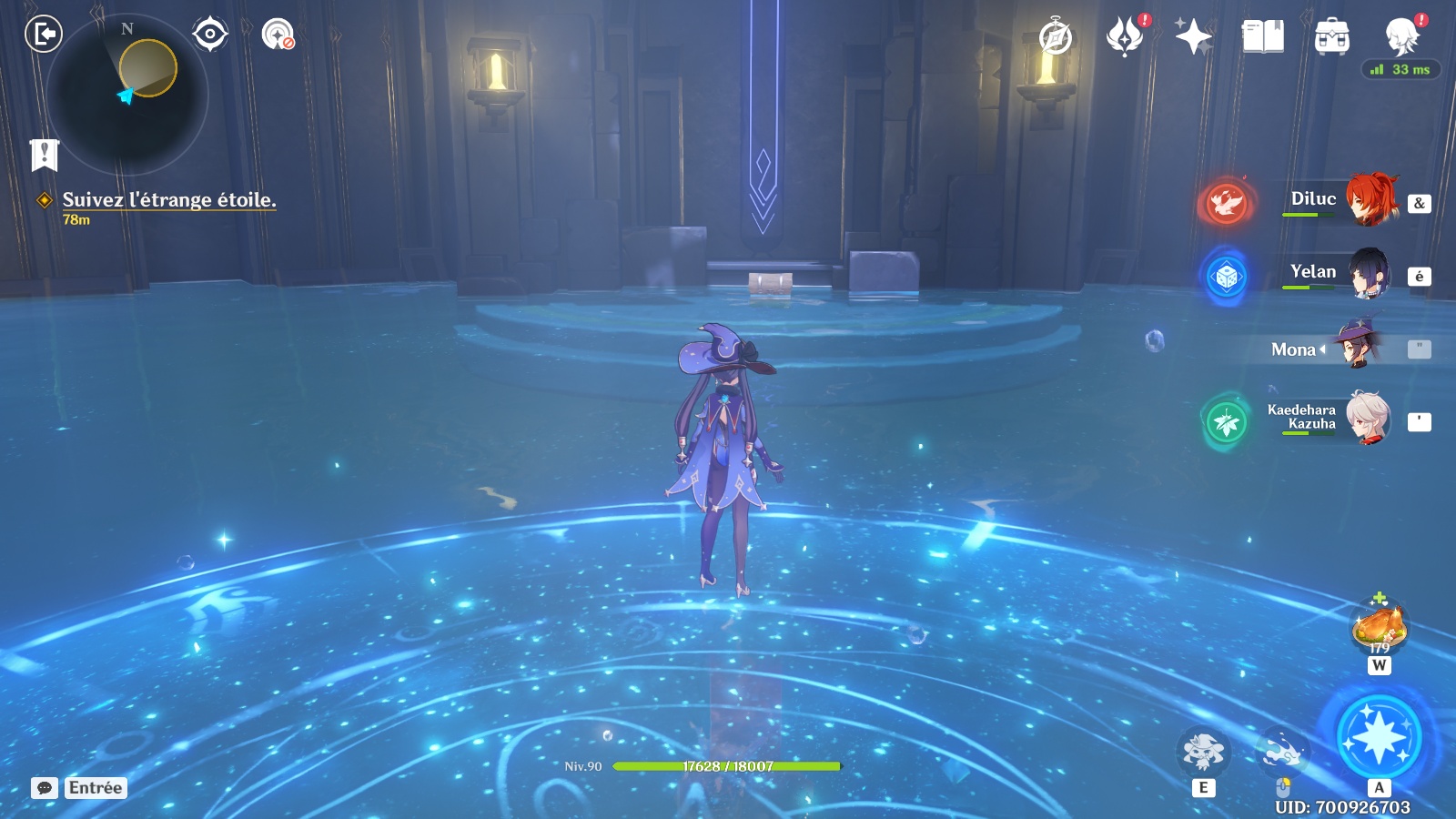
Task: Open the circular minimap
Action: coord(126,95)
